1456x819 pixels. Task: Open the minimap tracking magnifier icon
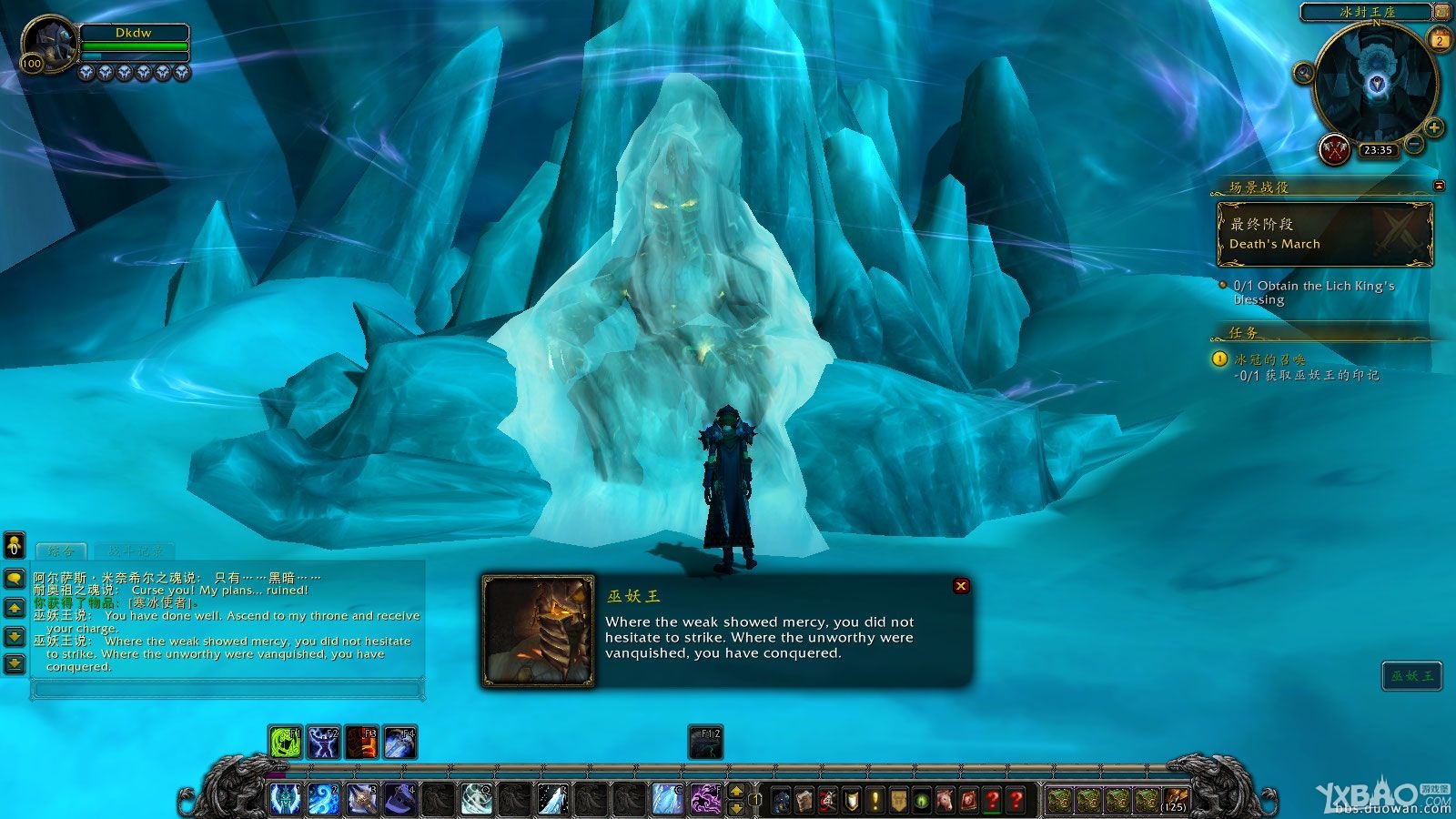tap(1304, 73)
